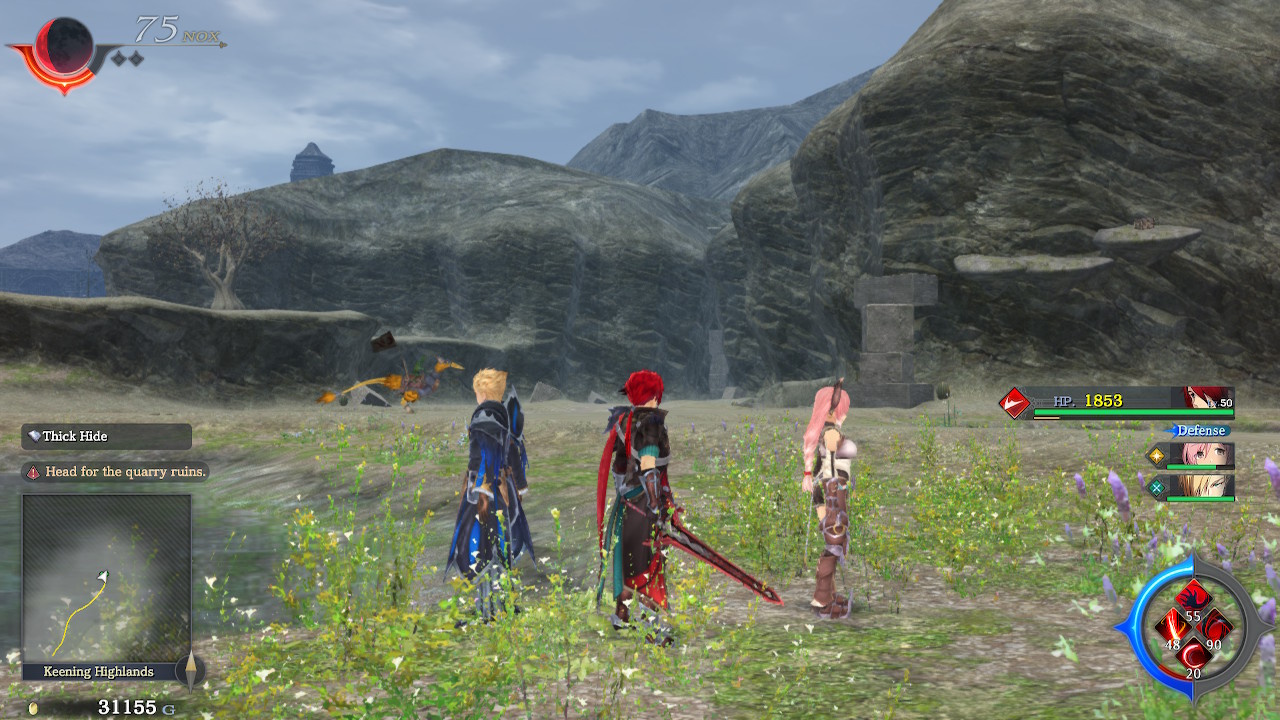Select the red crescent Nox gauge emblem

62,48
